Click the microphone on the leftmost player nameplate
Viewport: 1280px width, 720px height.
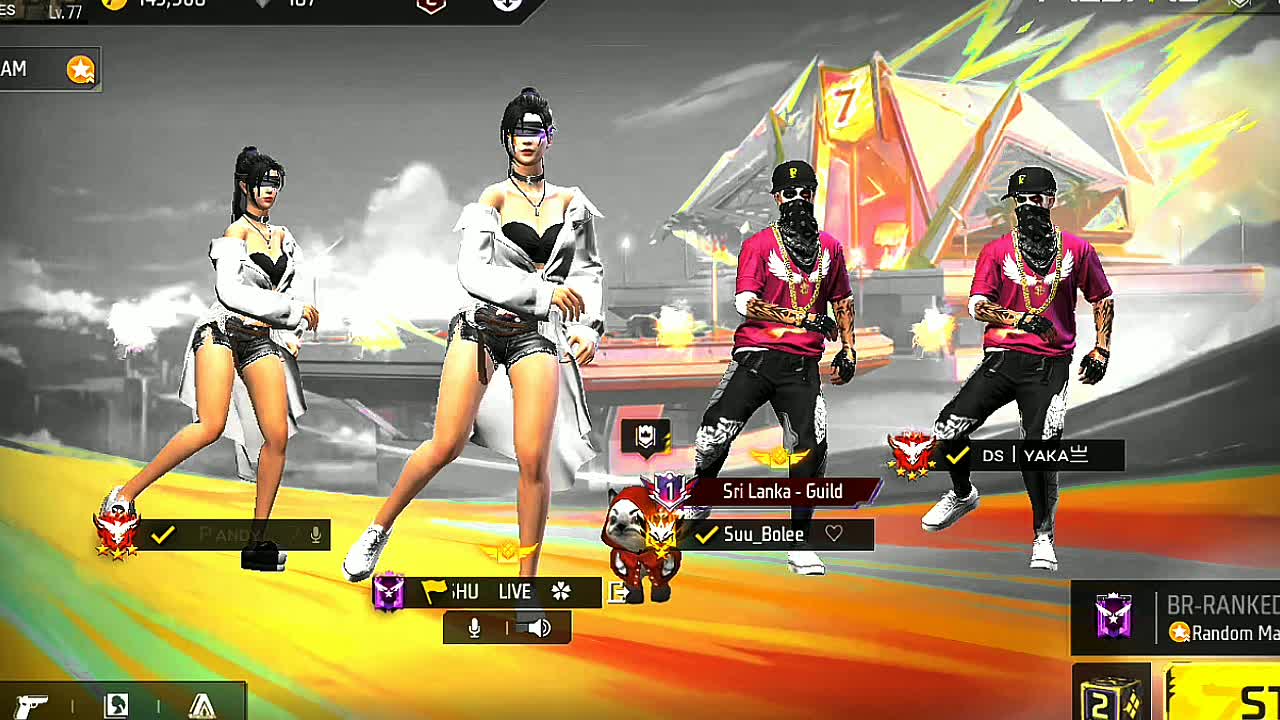pyautogui.click(x=316, y=535)
